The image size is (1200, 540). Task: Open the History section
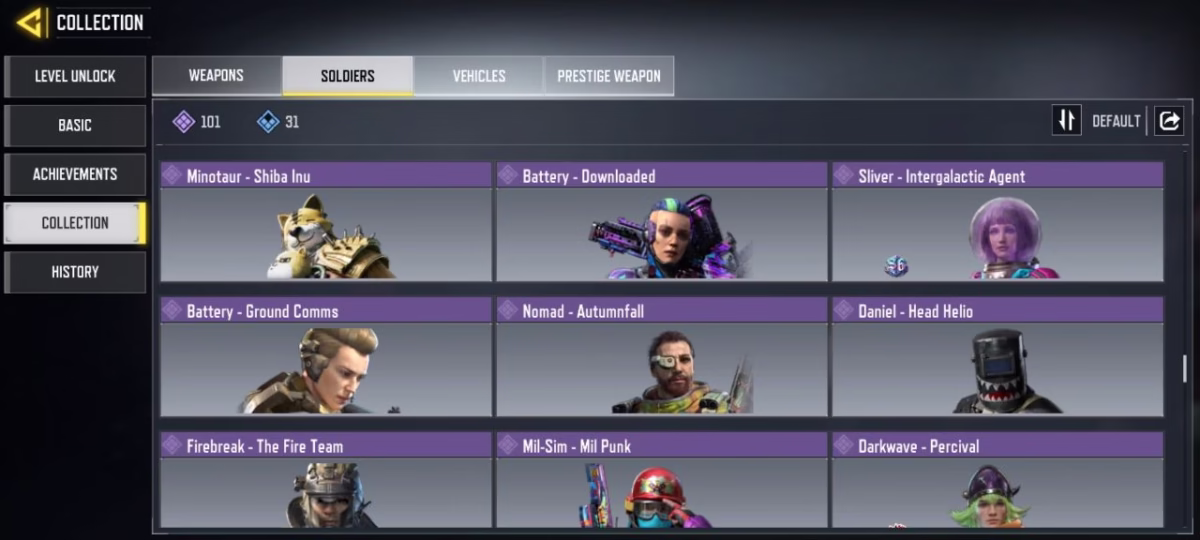[75, 272]
